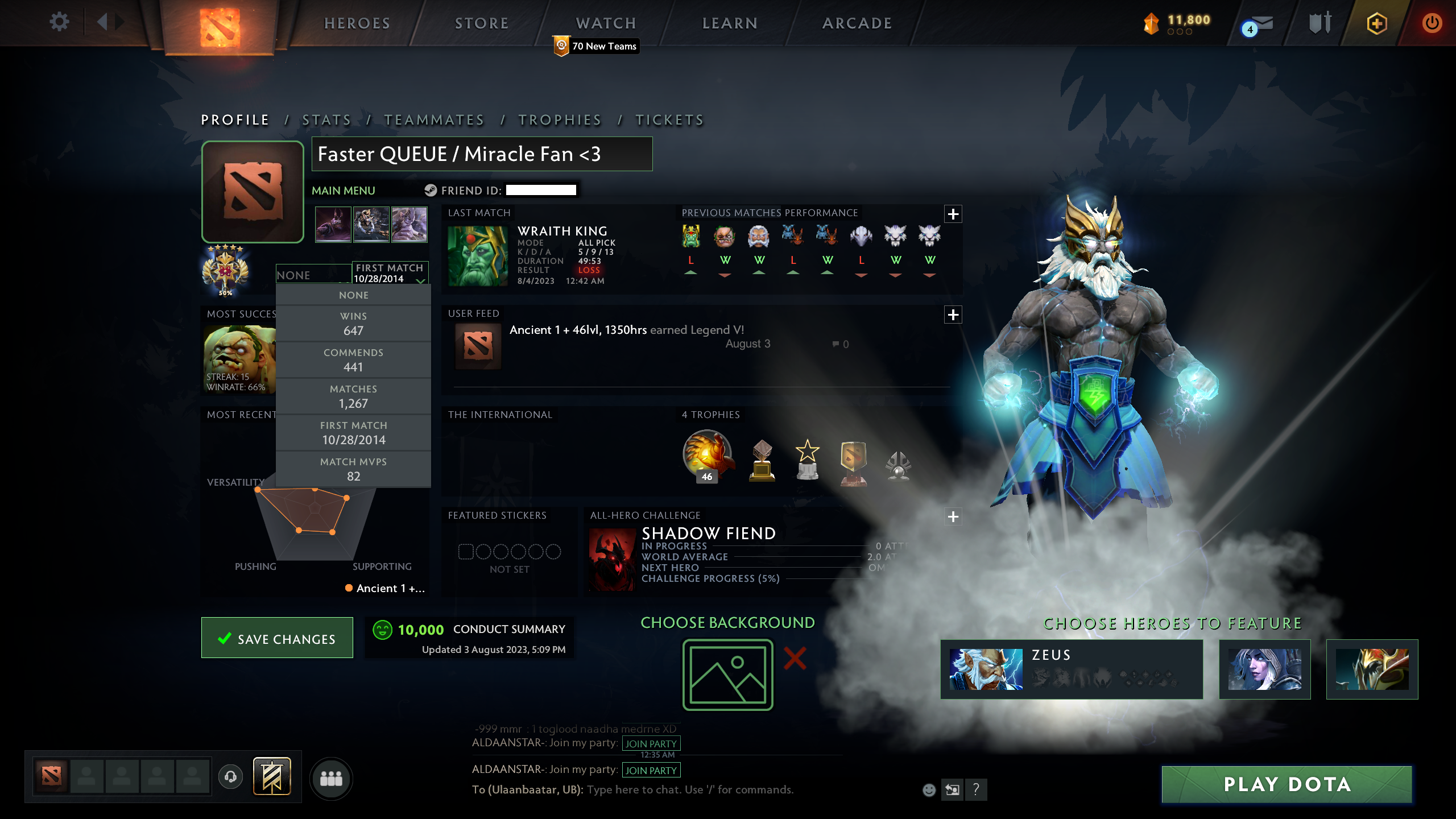Open the settings gear icon

coord(59,23)
